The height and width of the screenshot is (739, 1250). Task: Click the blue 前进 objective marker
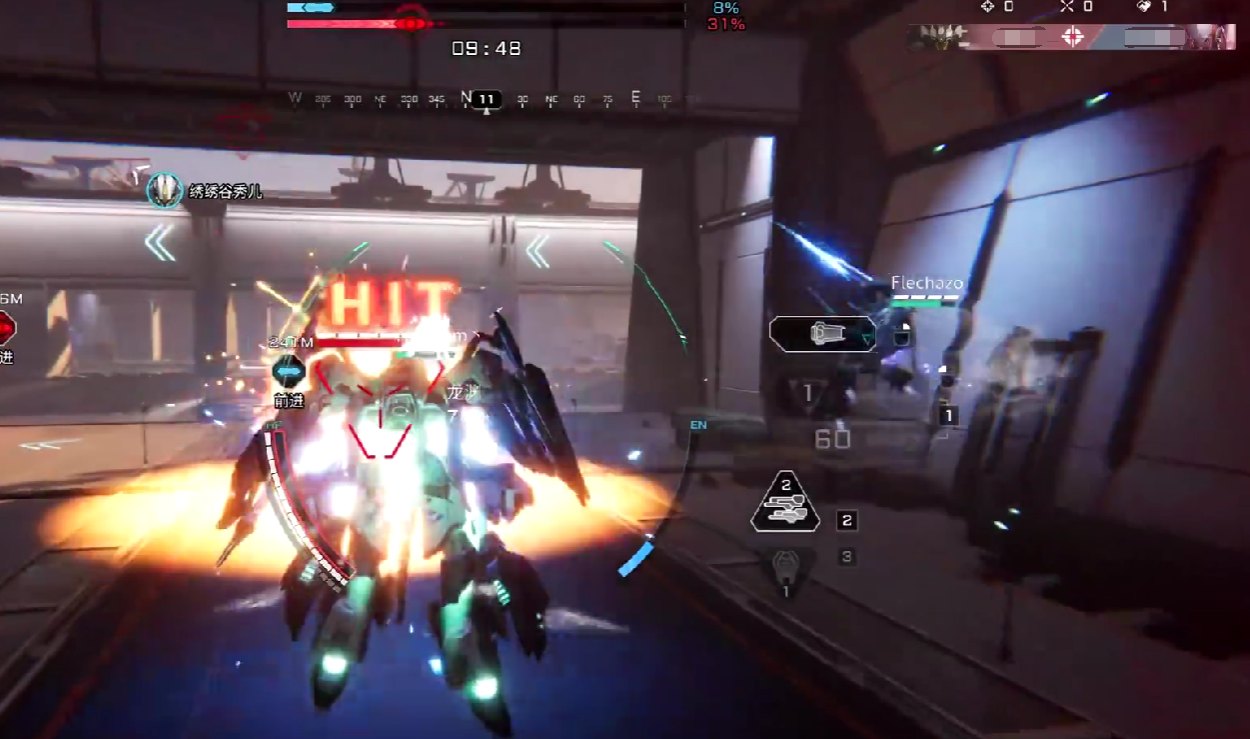[289, 372]
